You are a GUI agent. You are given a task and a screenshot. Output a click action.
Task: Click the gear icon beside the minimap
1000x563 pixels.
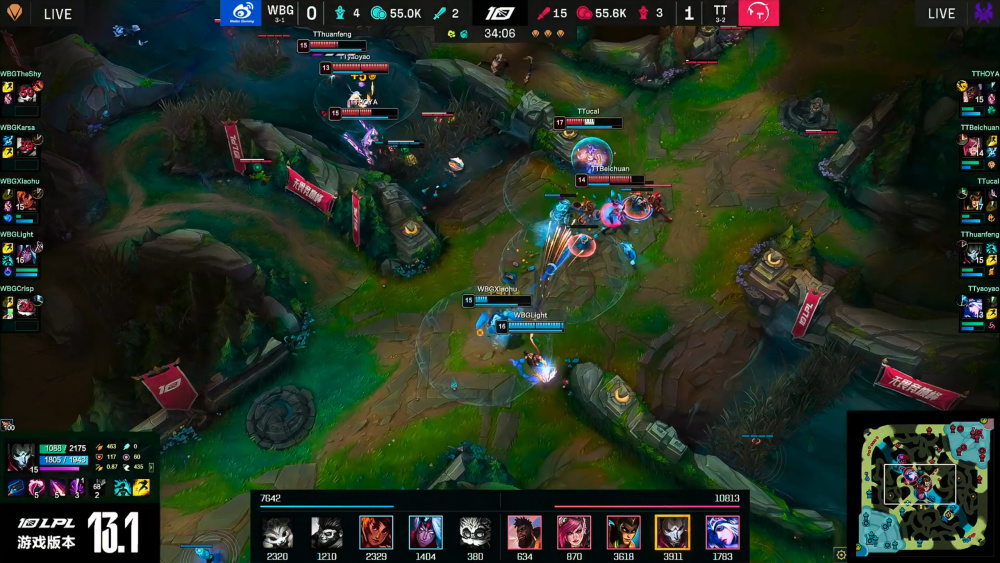(x=841, y=554)
